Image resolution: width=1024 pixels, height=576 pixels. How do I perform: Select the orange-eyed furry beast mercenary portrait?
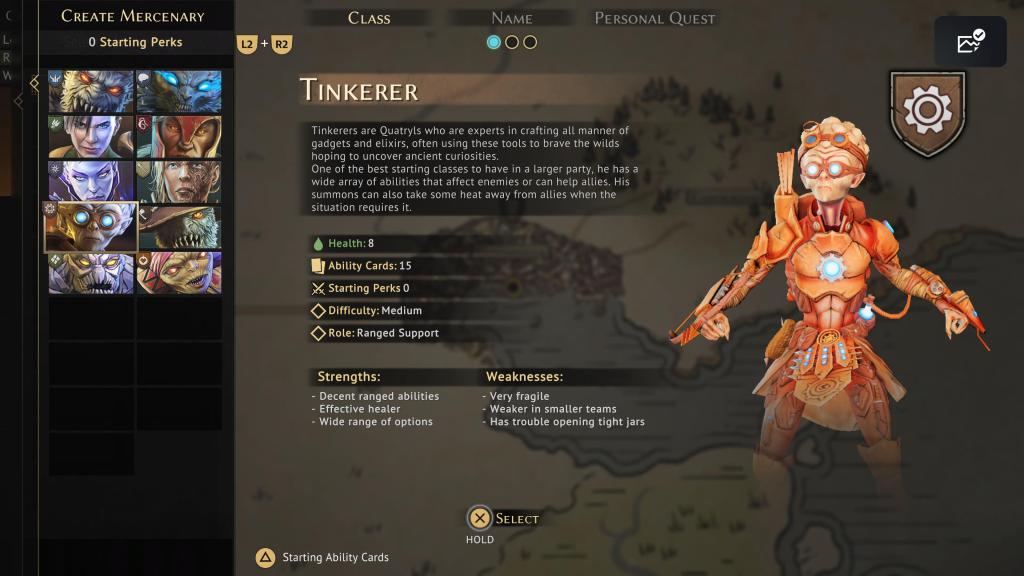coord(91,91)
